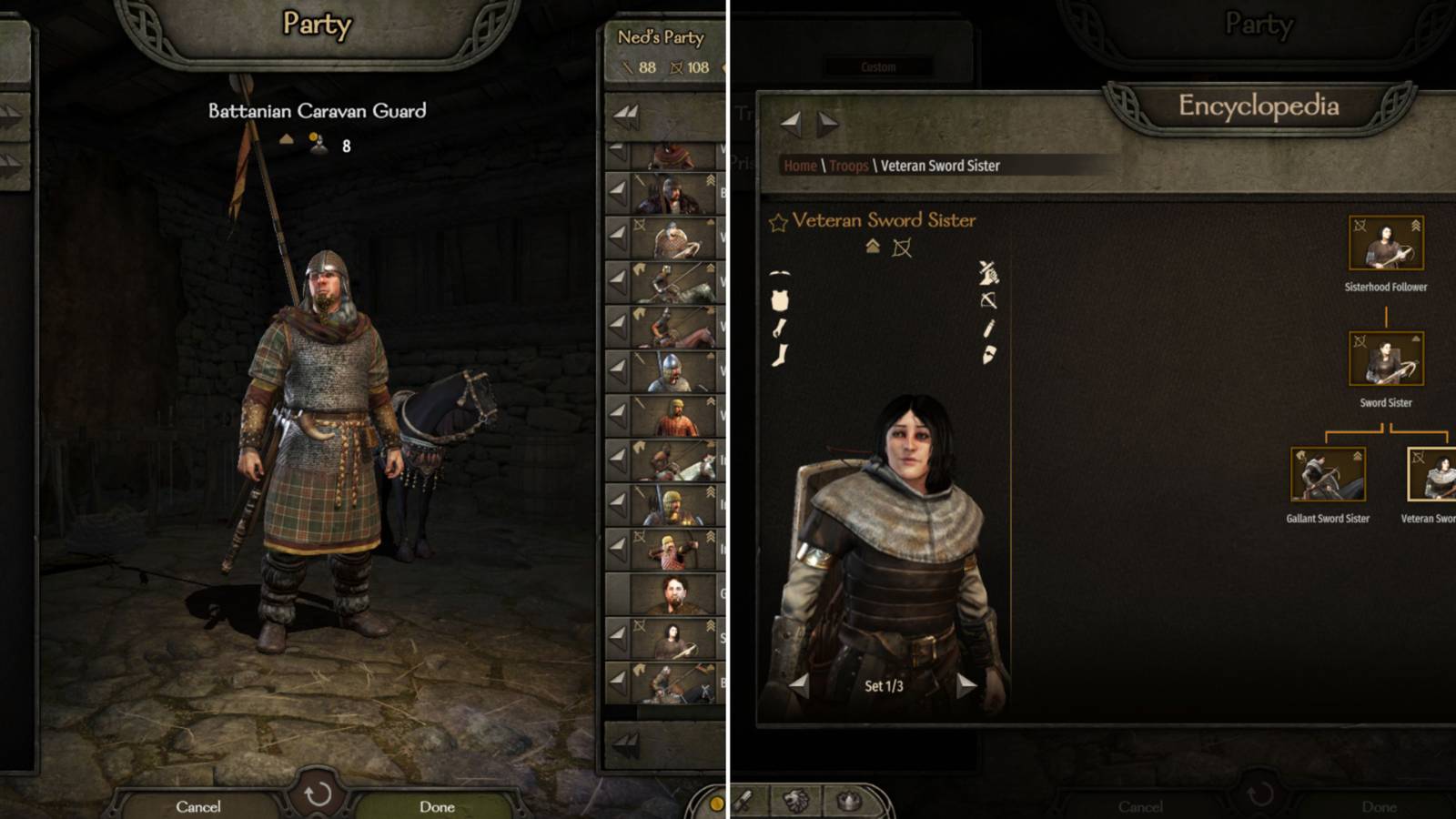The image size is (1456, 819).
Task: Click the crown category icon on the bottom bar
Action: point(847,801)
